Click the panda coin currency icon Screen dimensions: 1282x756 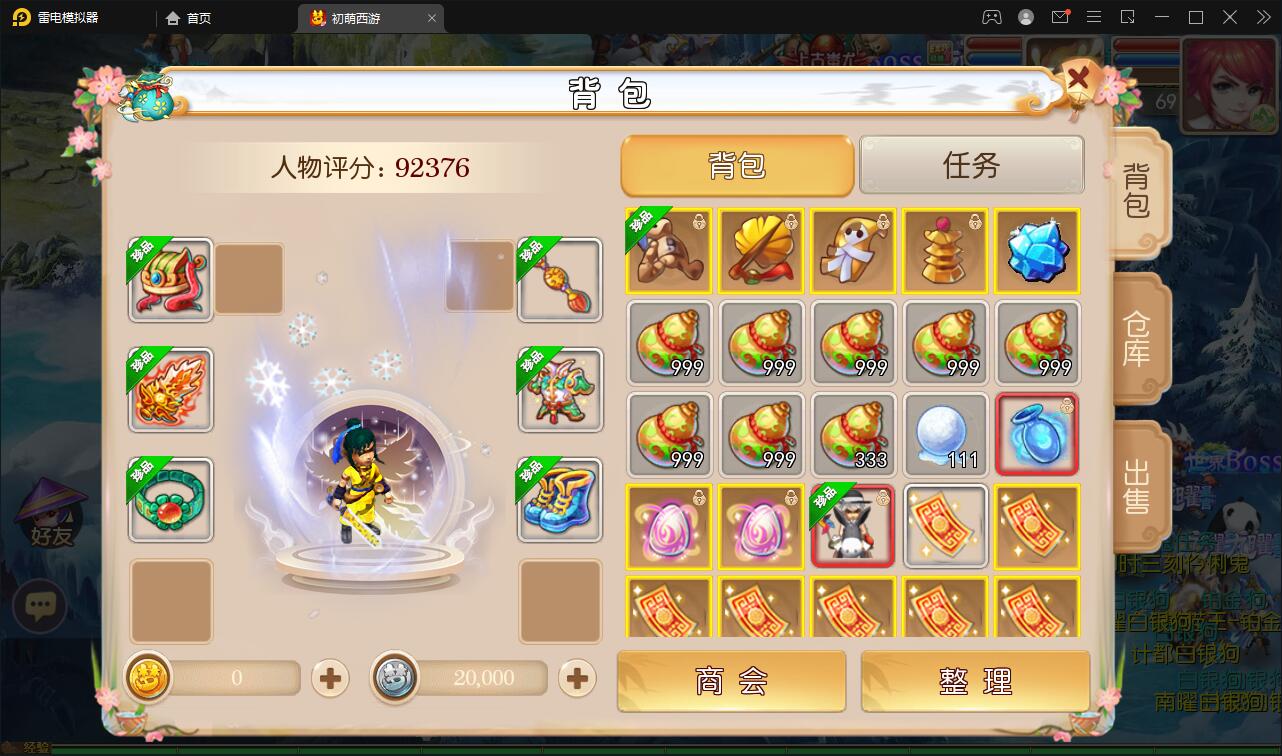(396, 678)
